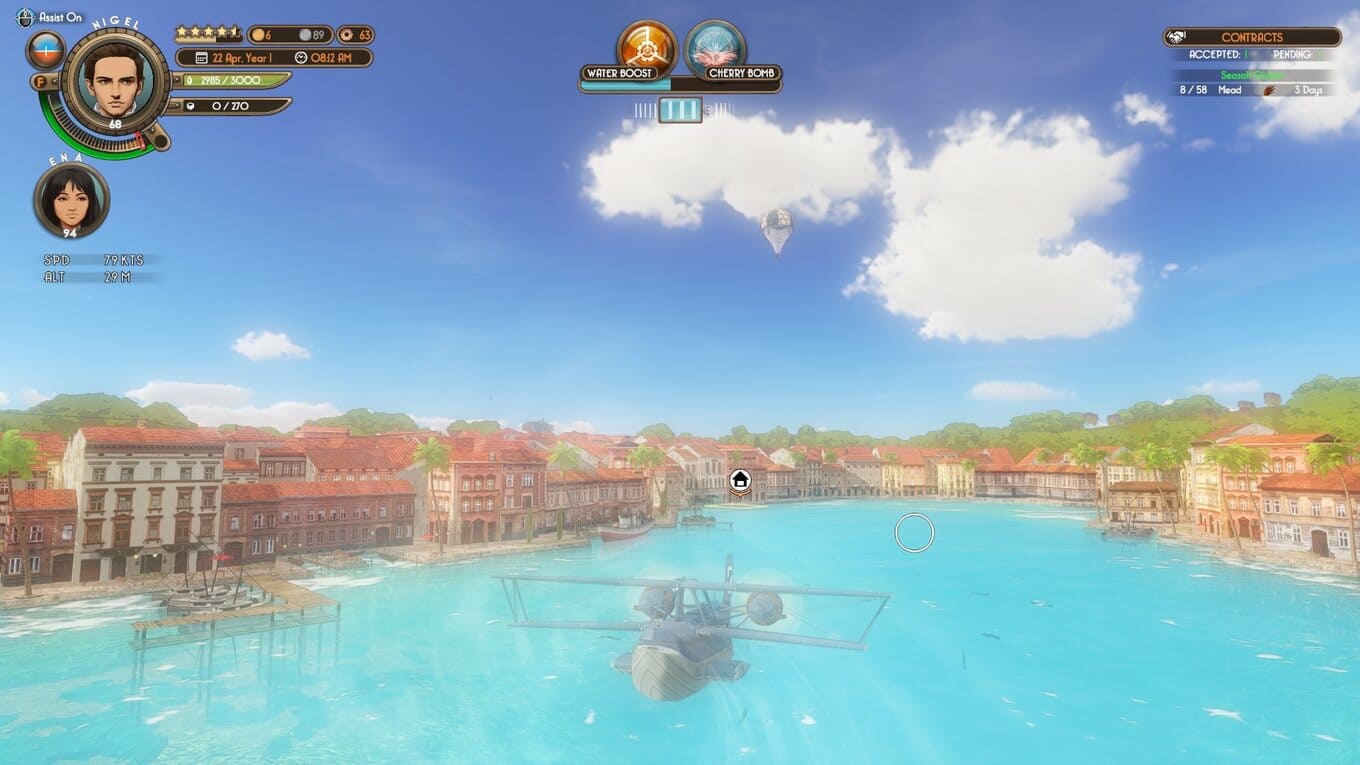This screenshot has width=1360, height=765.
Task: Select Nigel's pilot portrait
Action: [x=115, y=81]
